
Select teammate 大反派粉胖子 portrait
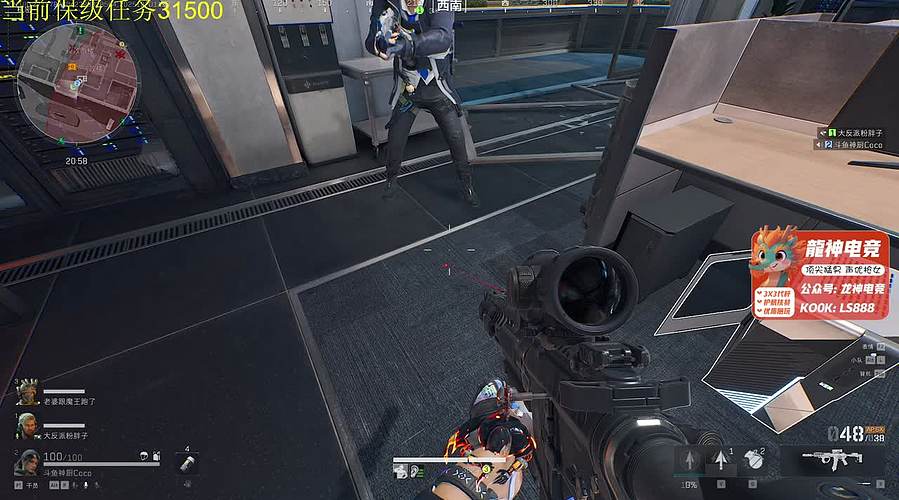[x=26, y=425]
